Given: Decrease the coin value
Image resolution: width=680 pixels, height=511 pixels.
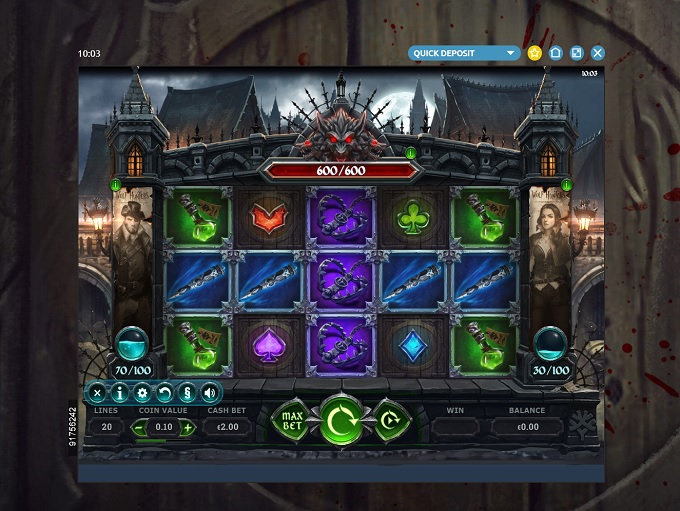Looking at the screenshot, I should point(141,427).
